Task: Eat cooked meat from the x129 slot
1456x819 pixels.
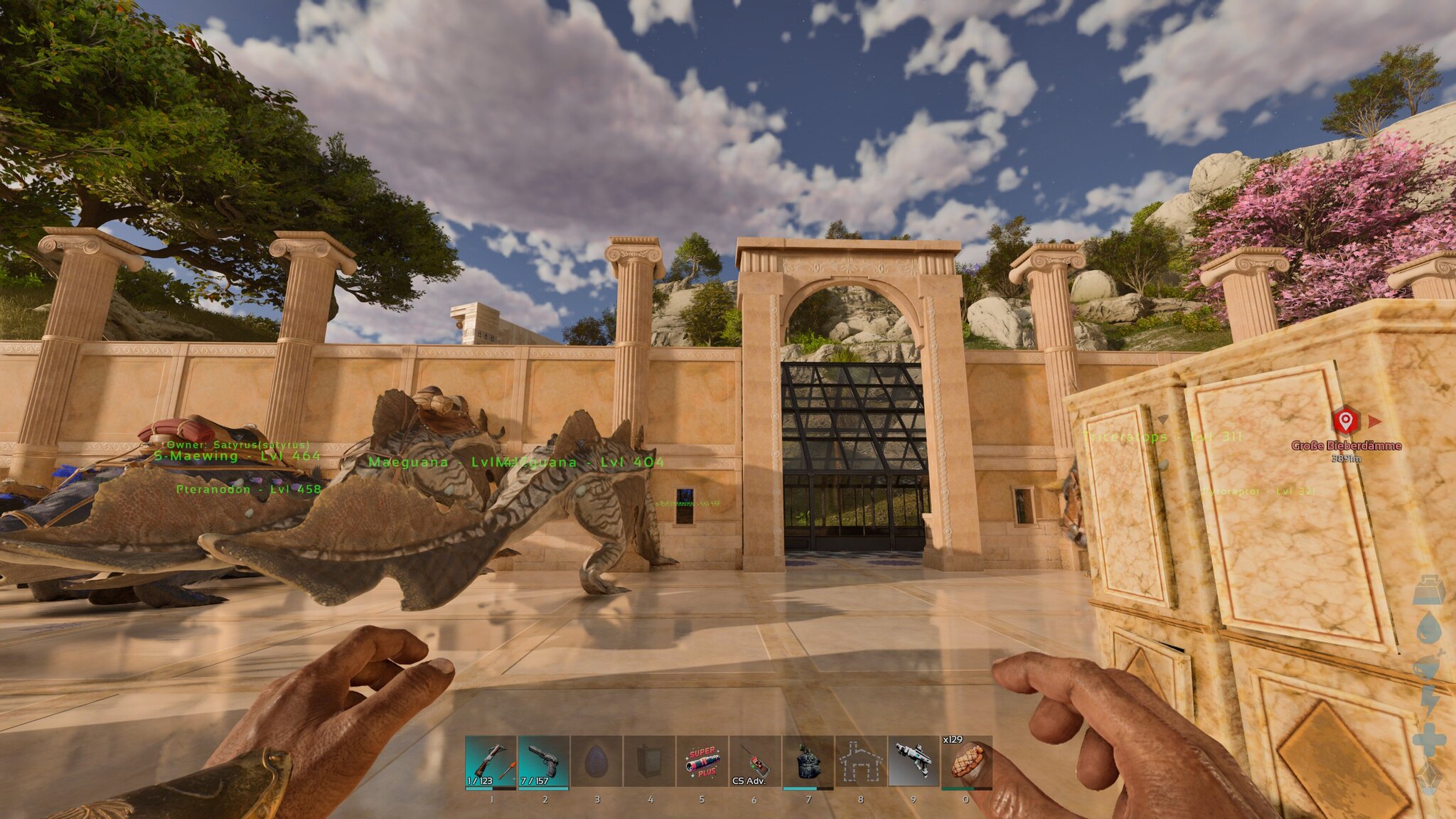Action: [966, 762]
